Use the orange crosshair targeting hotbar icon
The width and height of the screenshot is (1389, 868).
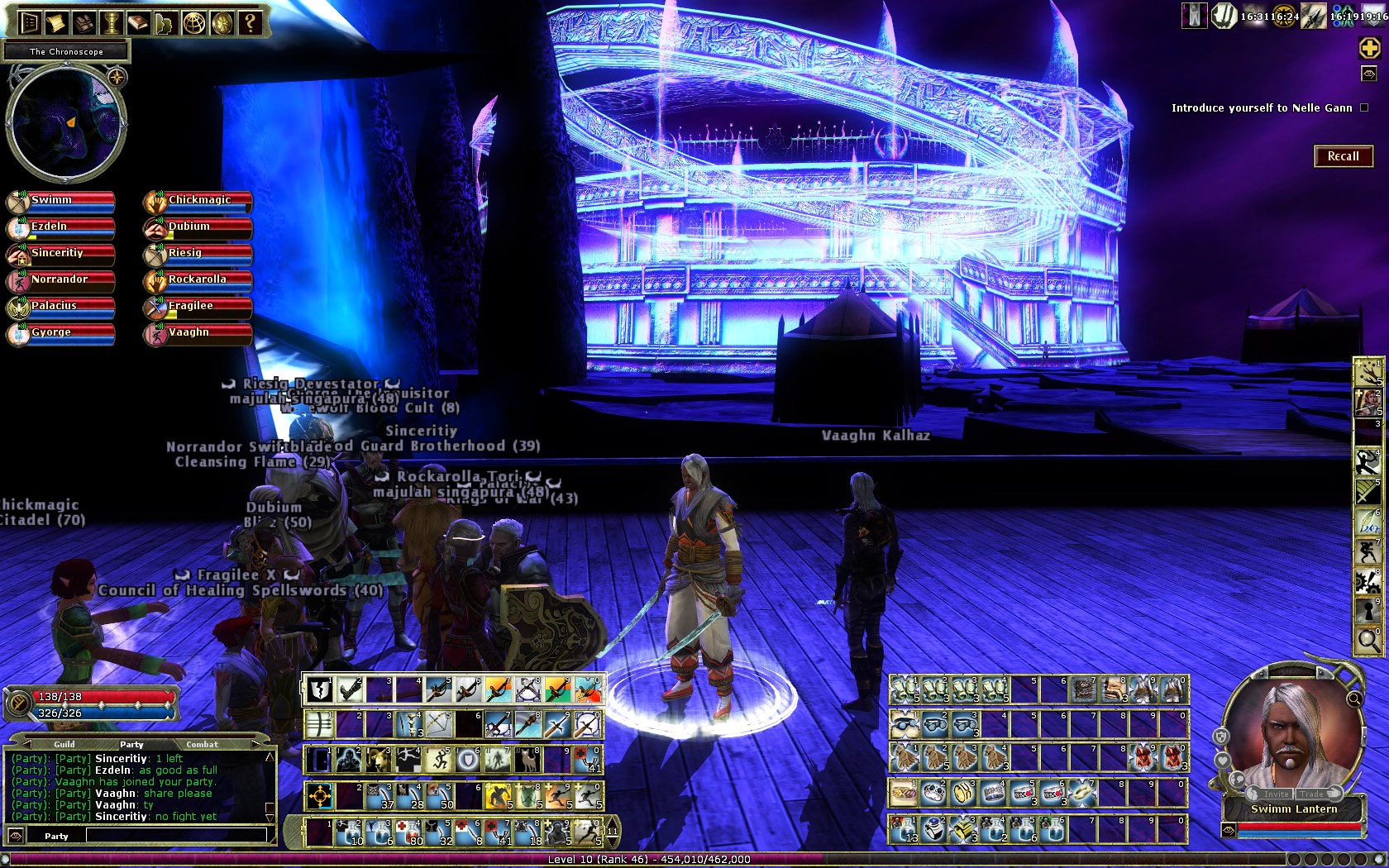(x=320, y=797)
